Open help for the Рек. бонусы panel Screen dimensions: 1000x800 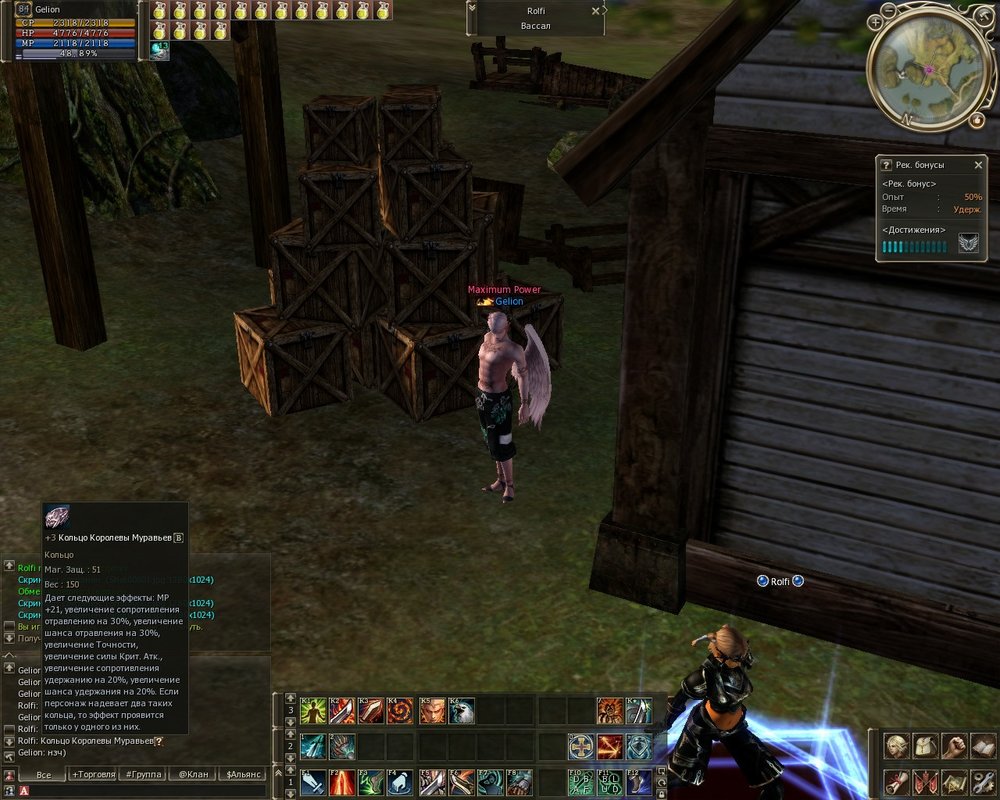point(886,165)
